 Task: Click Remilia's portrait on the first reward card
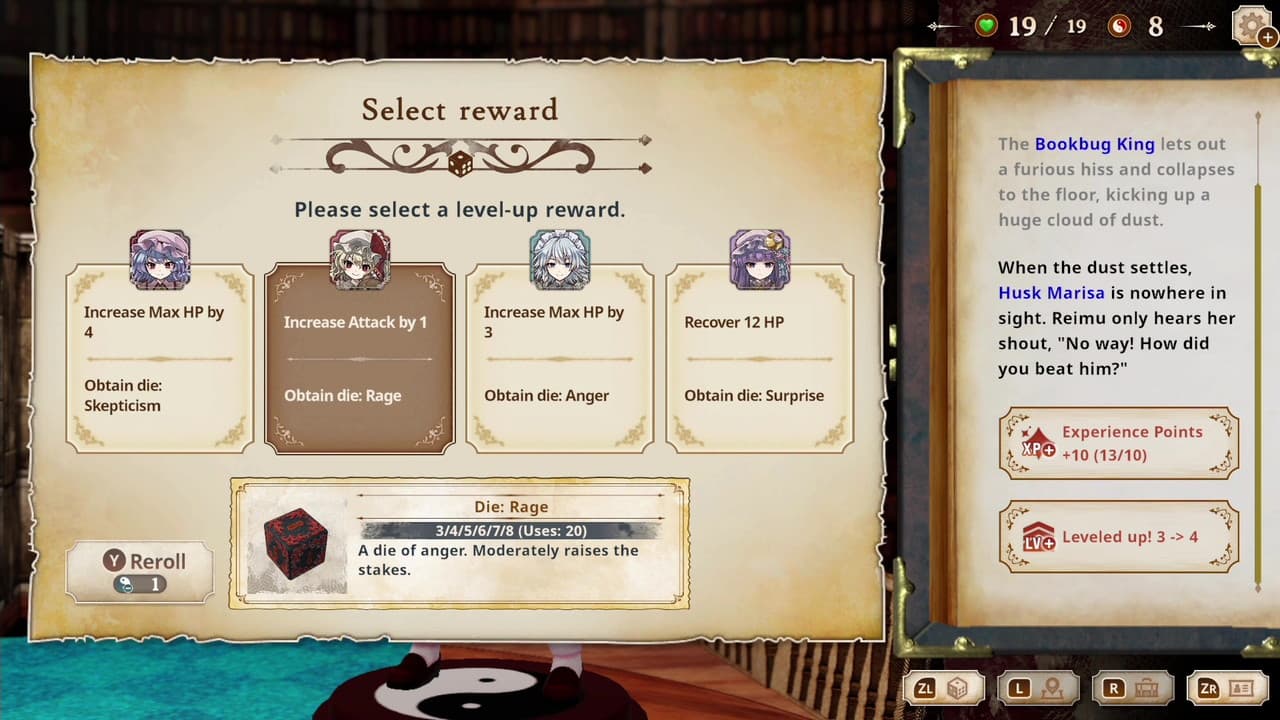pos(157,258)
